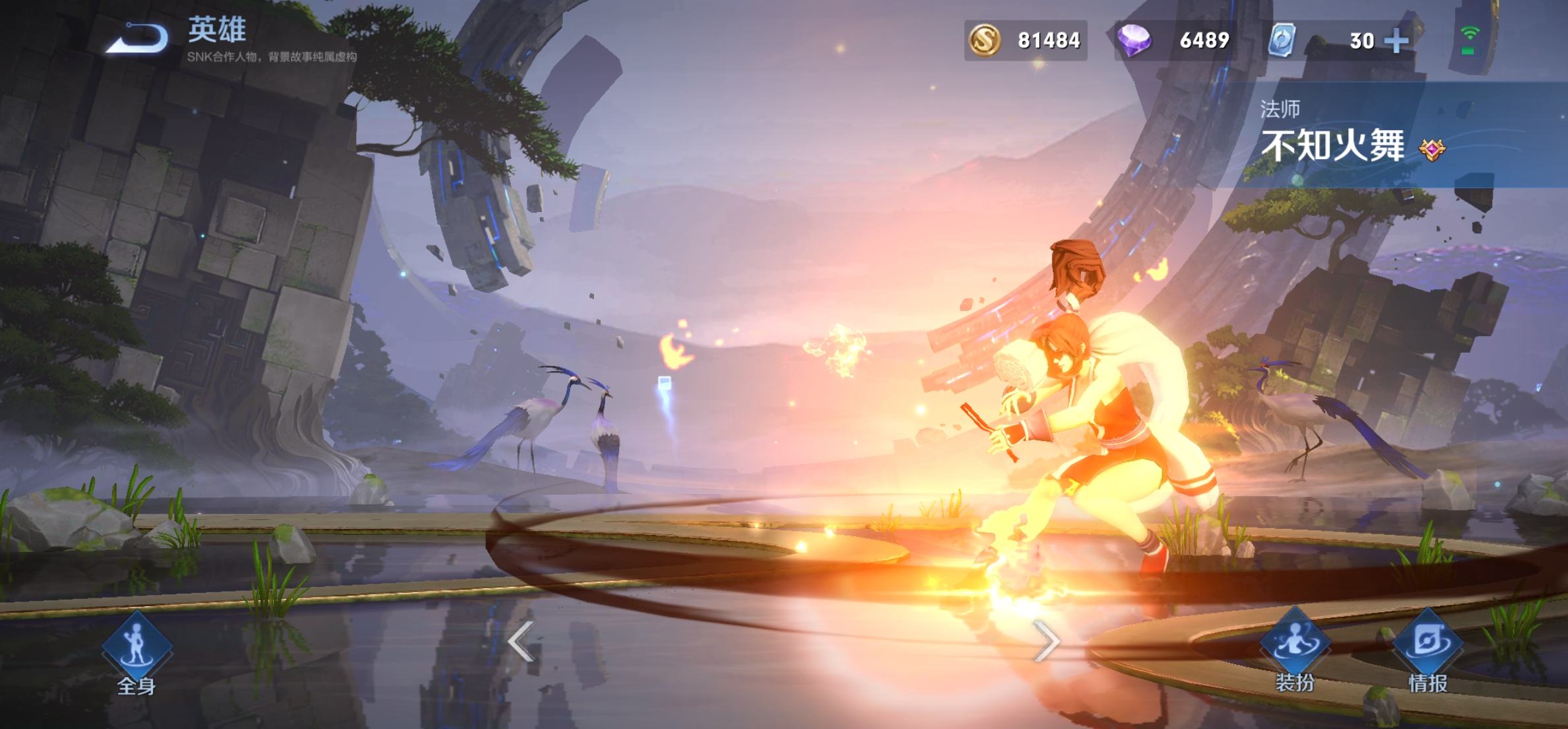
Task: Tap the gold coin currency icon
Action: 985,40
